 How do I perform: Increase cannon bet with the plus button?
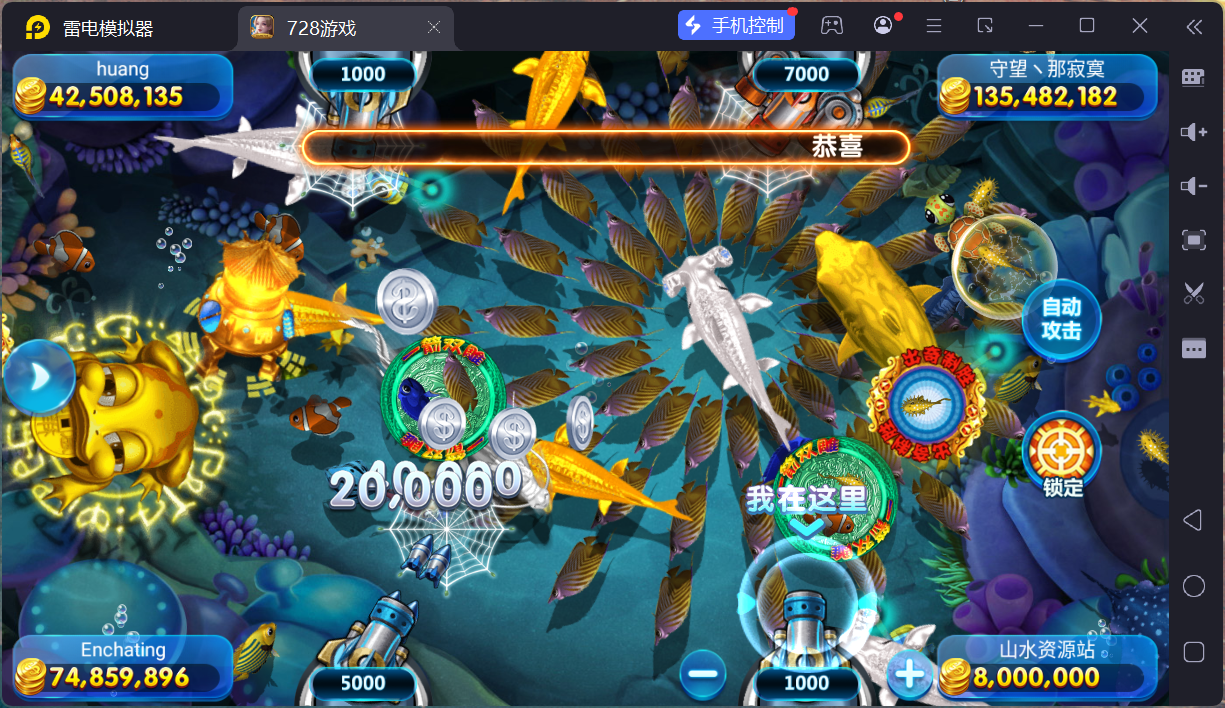tap(910, 675)
